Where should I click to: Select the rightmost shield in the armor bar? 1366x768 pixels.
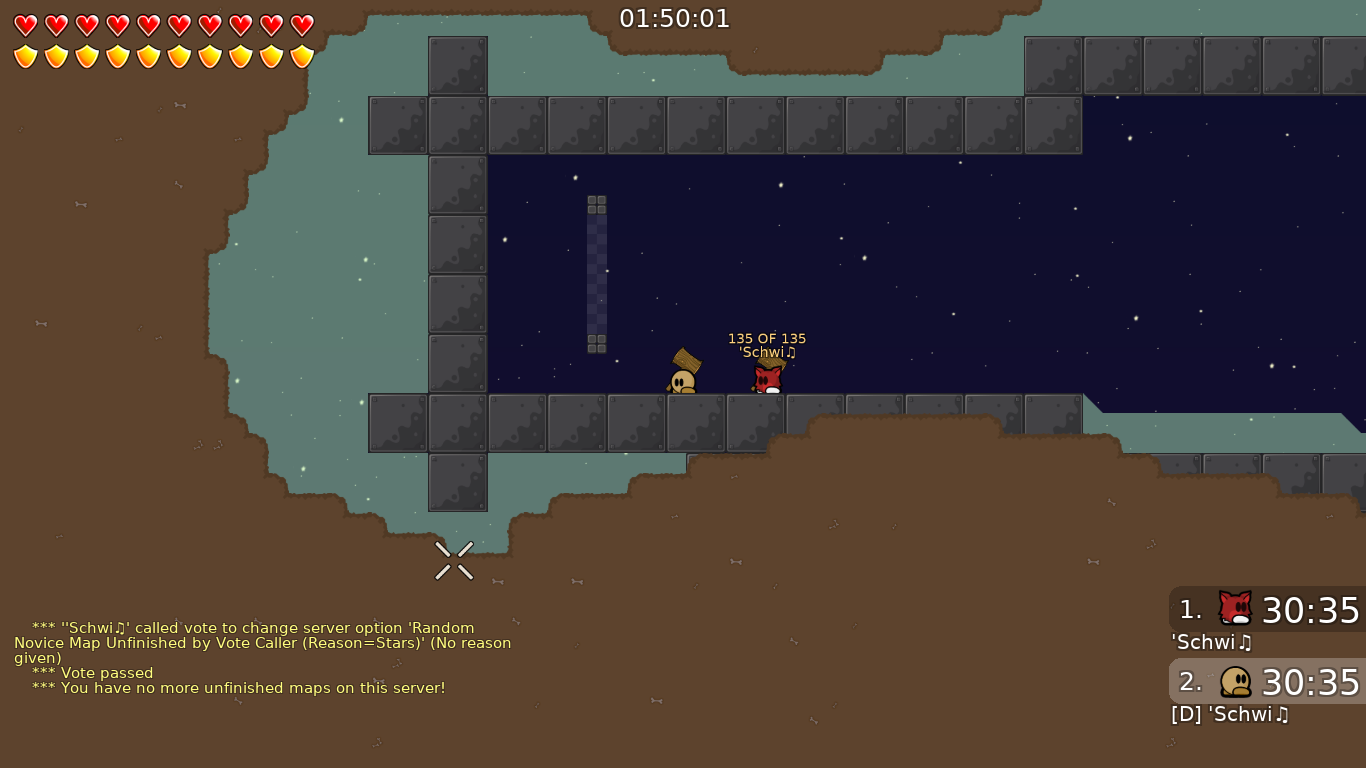301,57
